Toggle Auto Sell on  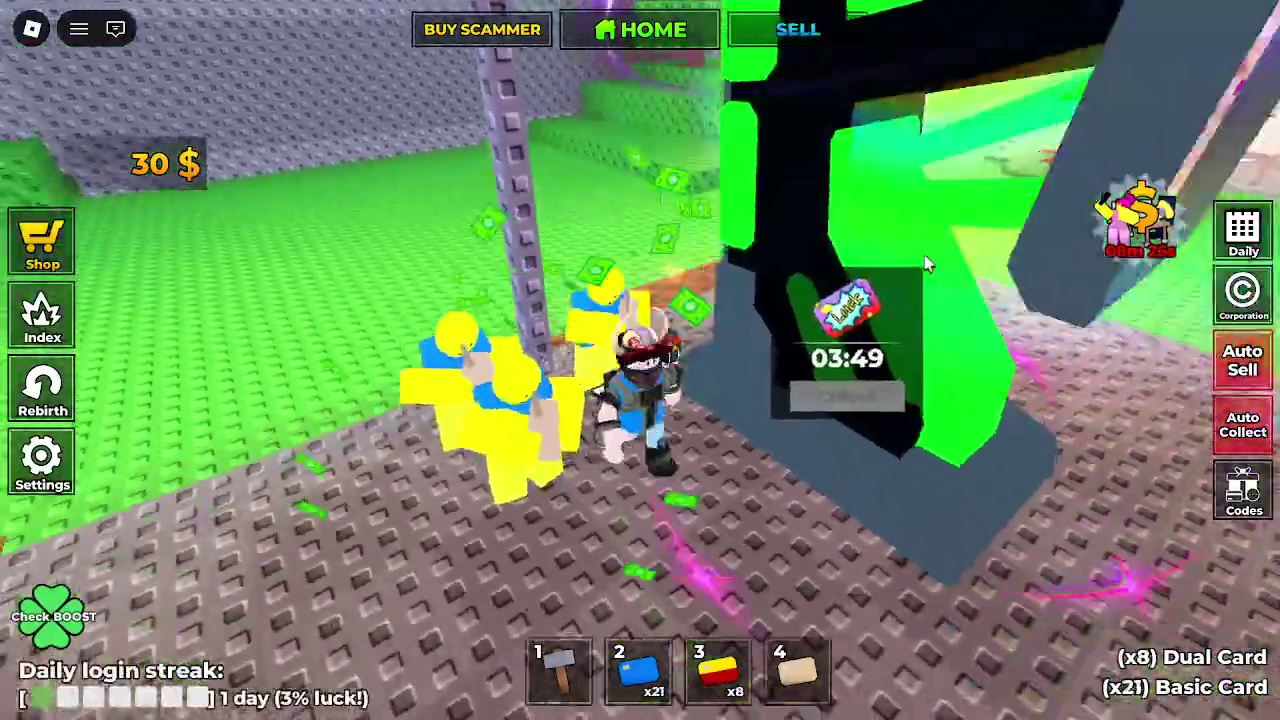click(1243, 360)
